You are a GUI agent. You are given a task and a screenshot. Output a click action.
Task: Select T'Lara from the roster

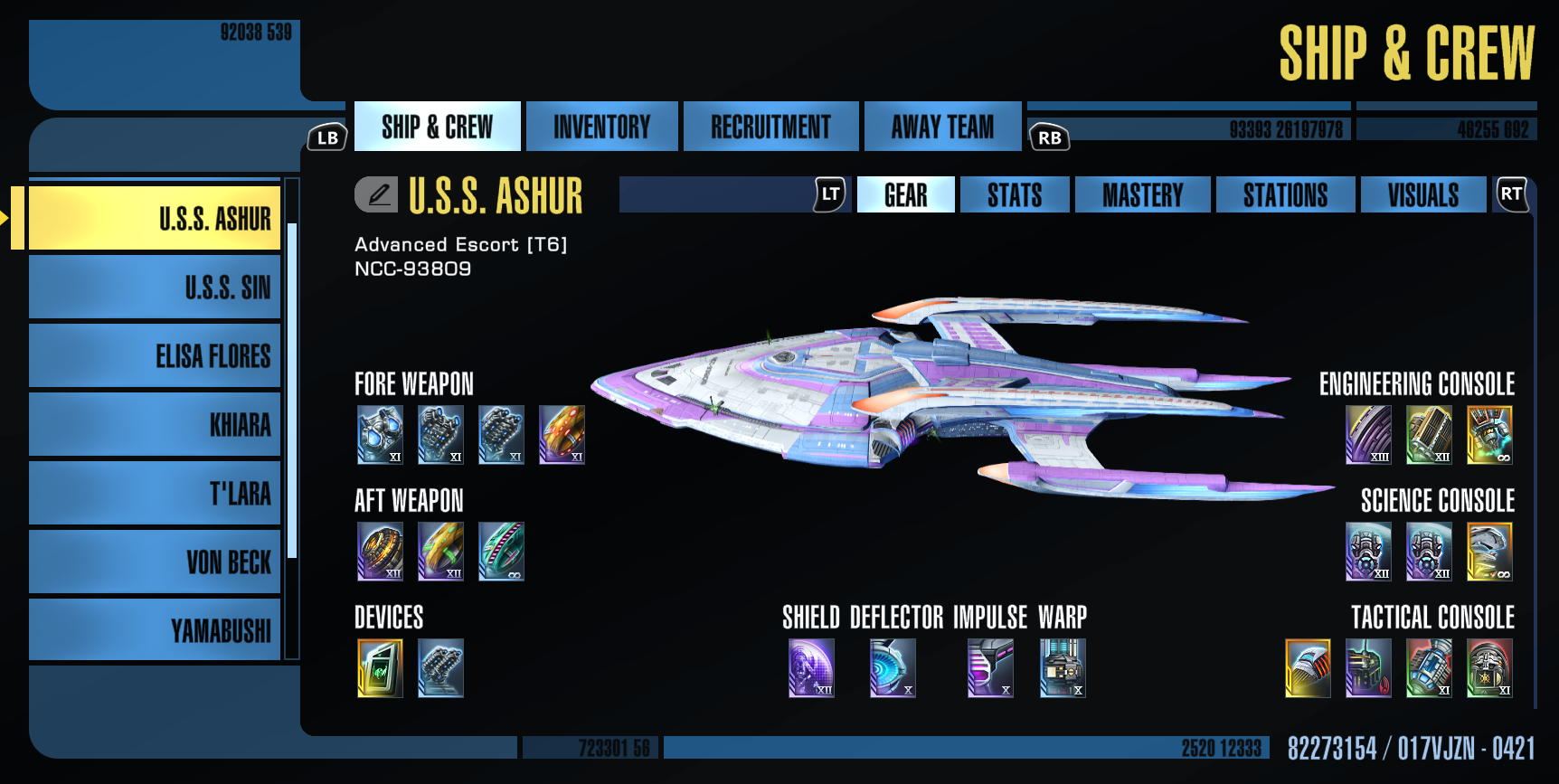coord(155,494)
